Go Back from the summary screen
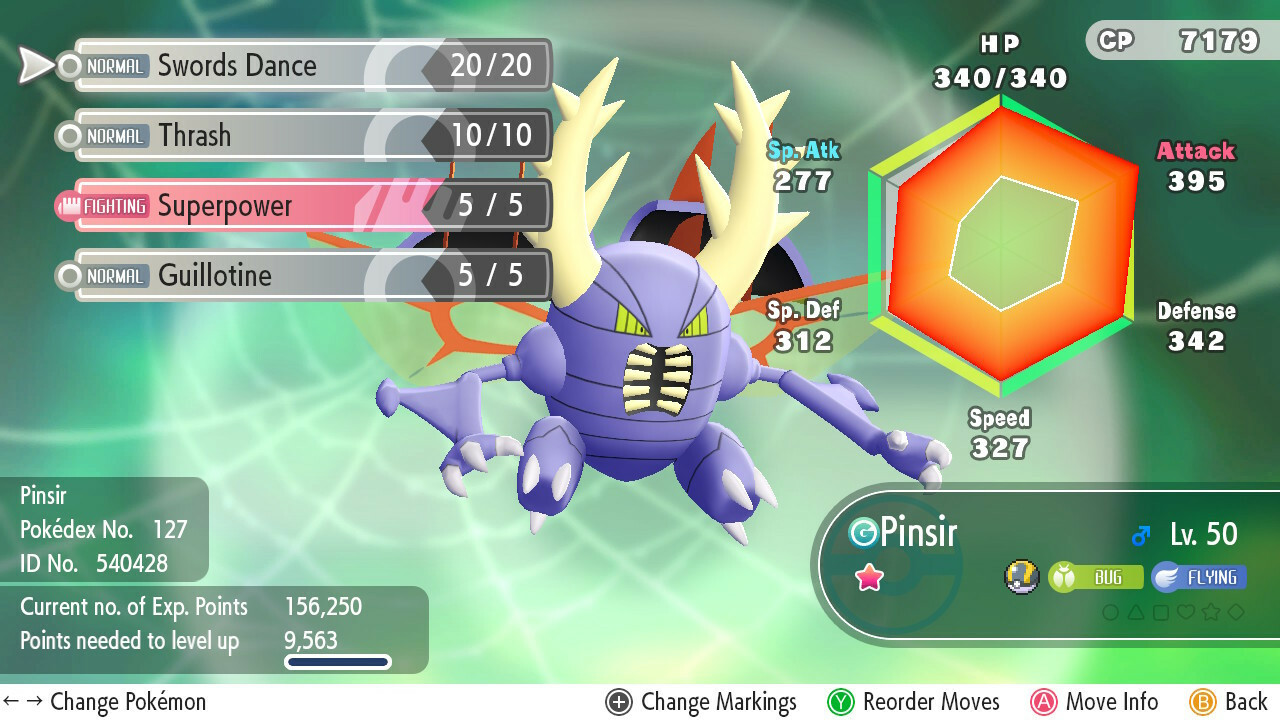This screenshot has width=1280, height=720. click(x=1229, y=702)
